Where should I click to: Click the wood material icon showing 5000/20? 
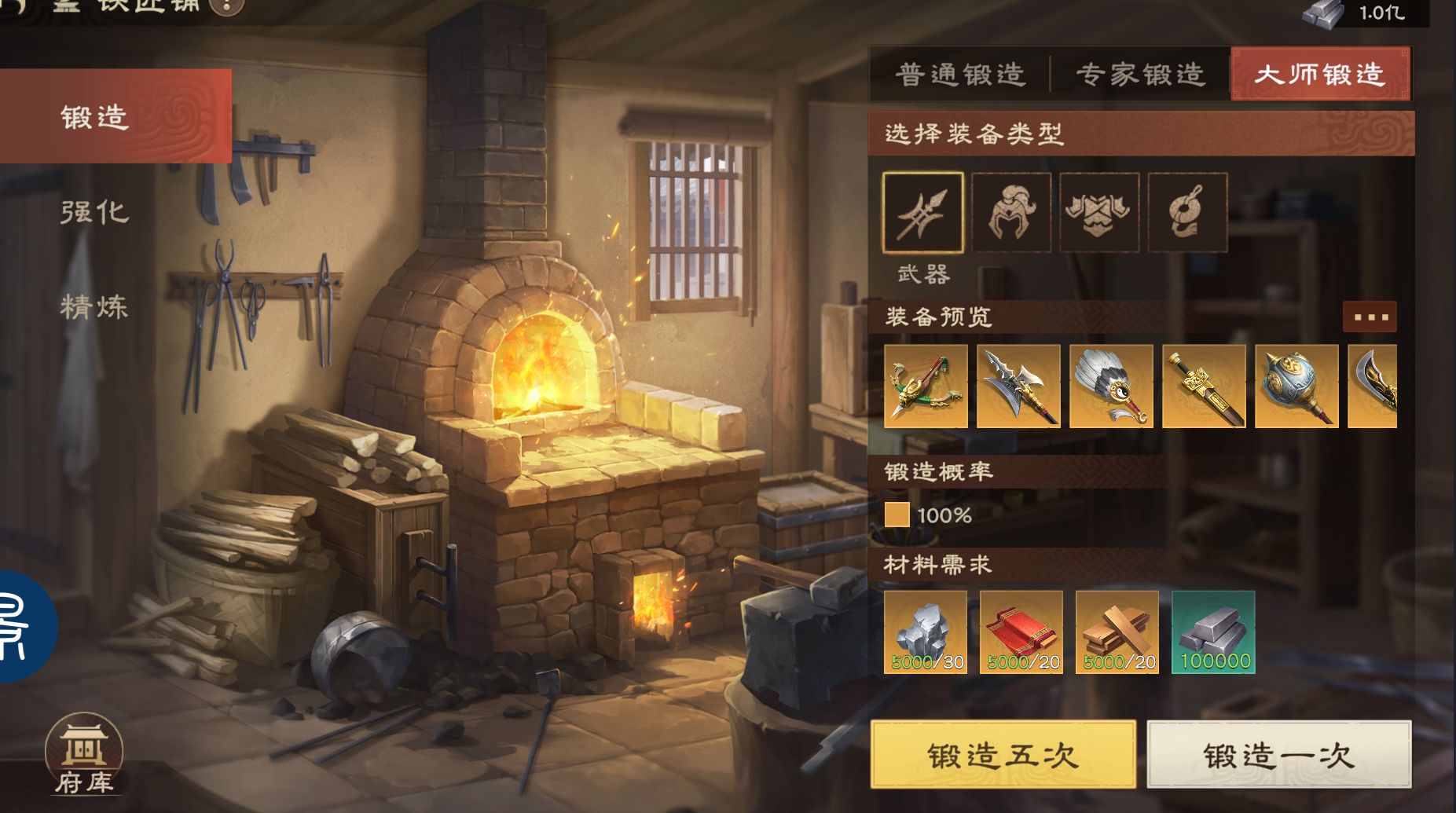(1117, 632)
